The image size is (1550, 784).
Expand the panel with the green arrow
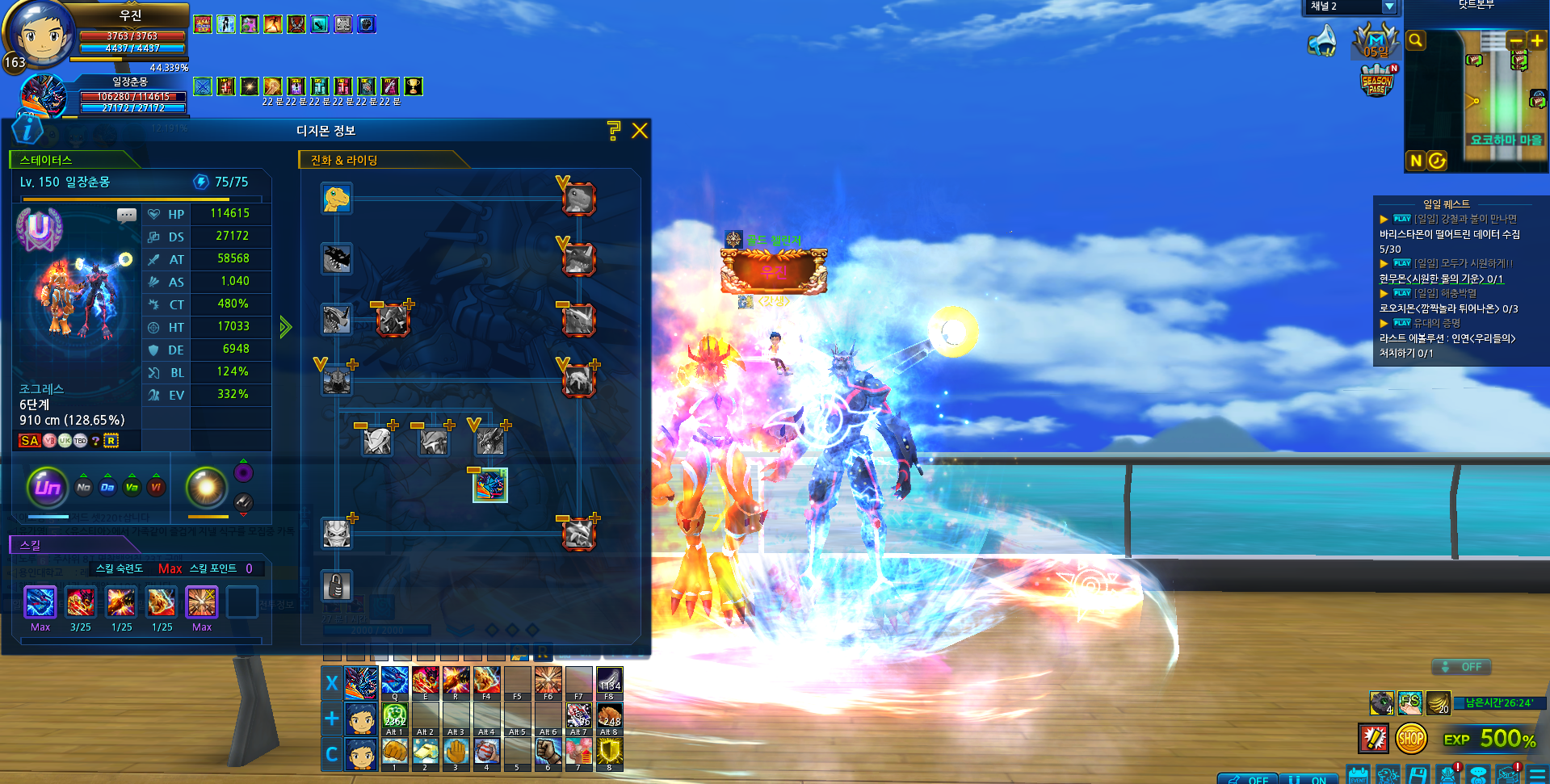(x=285, y=327)
